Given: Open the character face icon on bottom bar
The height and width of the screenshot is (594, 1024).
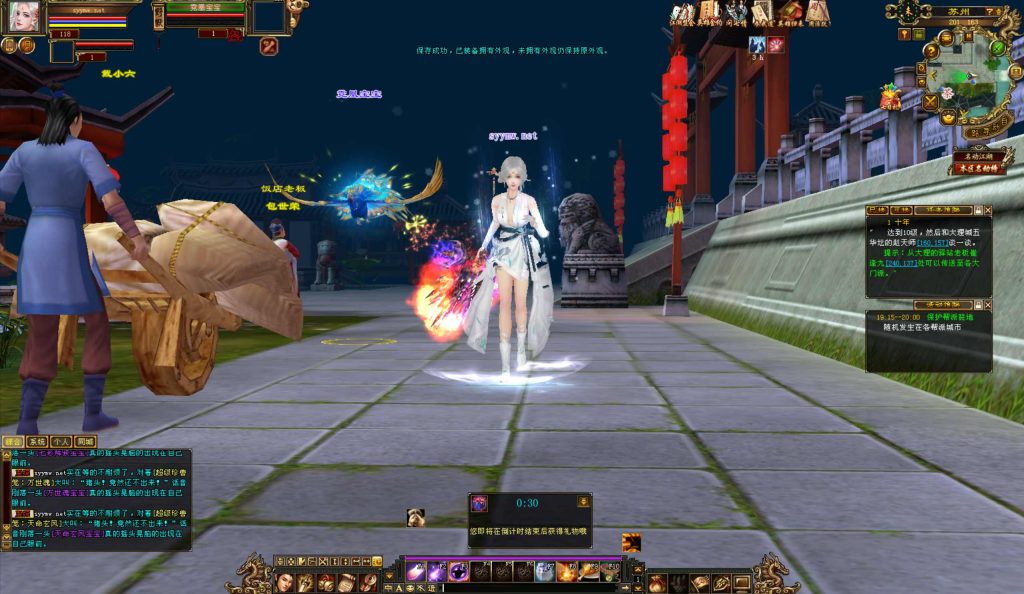Looking at the screenshot, I should tap(283, 582).
